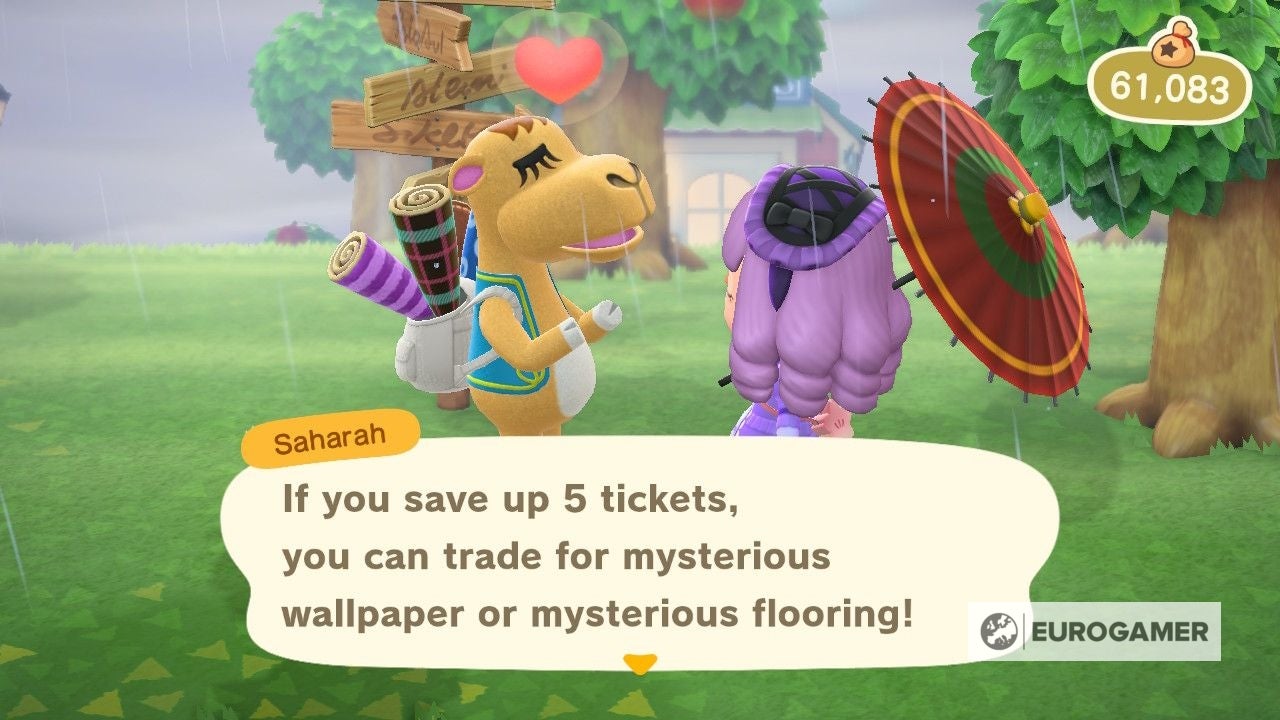This screenshot has width=1280, height=720.
Task: Click the Eurogamer text label
Action: tap(1122, 632)
